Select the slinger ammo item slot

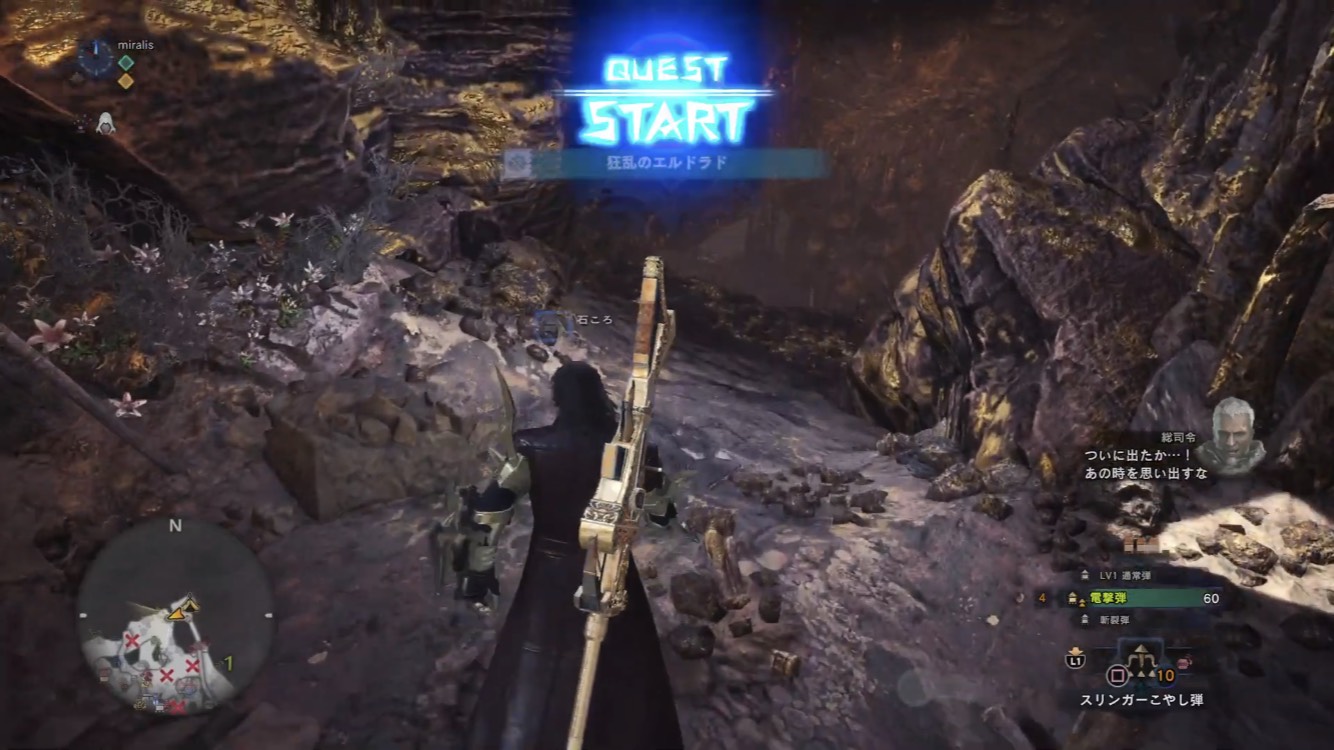pos(1139,663)
